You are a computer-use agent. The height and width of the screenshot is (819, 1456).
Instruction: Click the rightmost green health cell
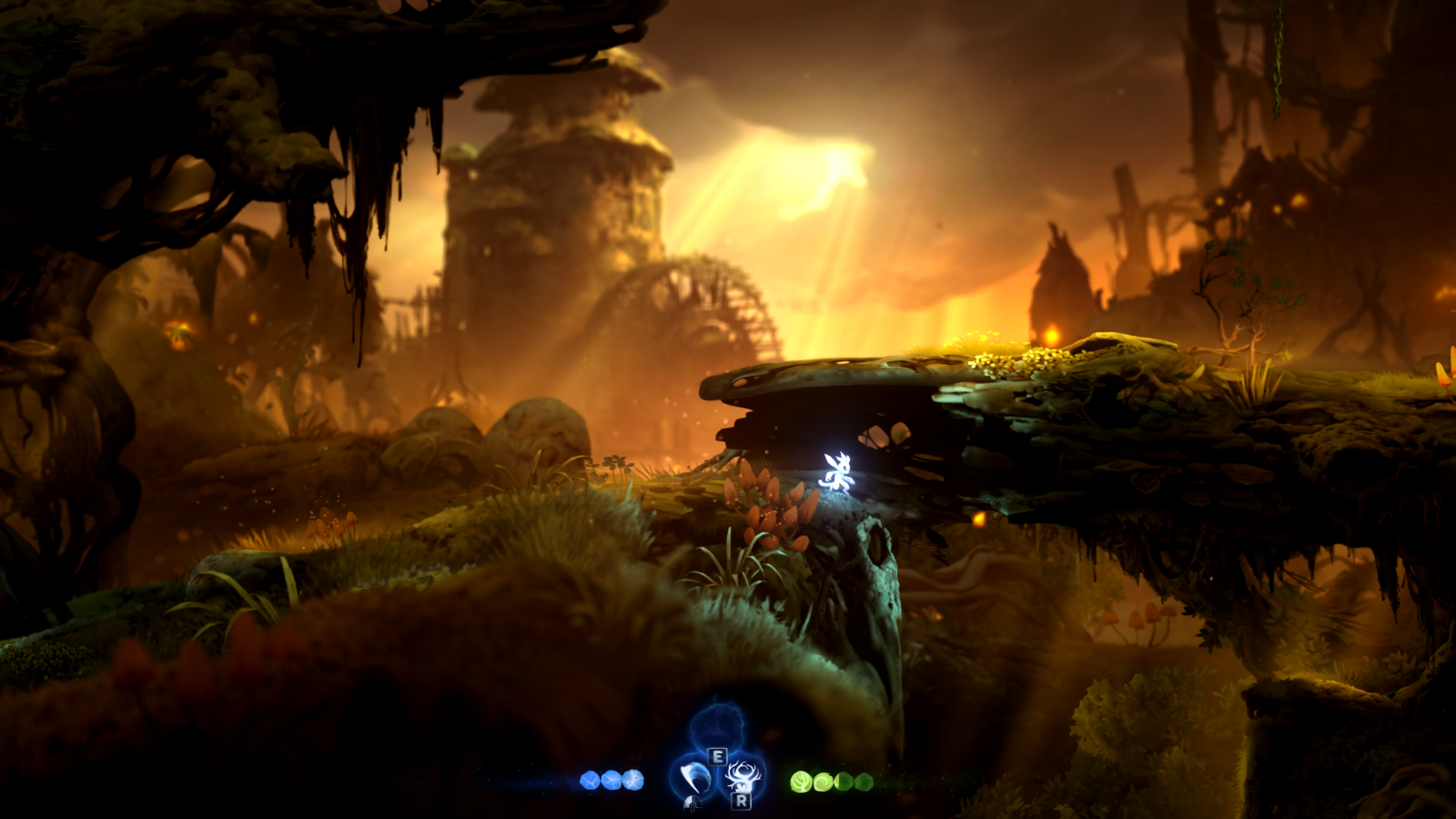click(864, 783)
